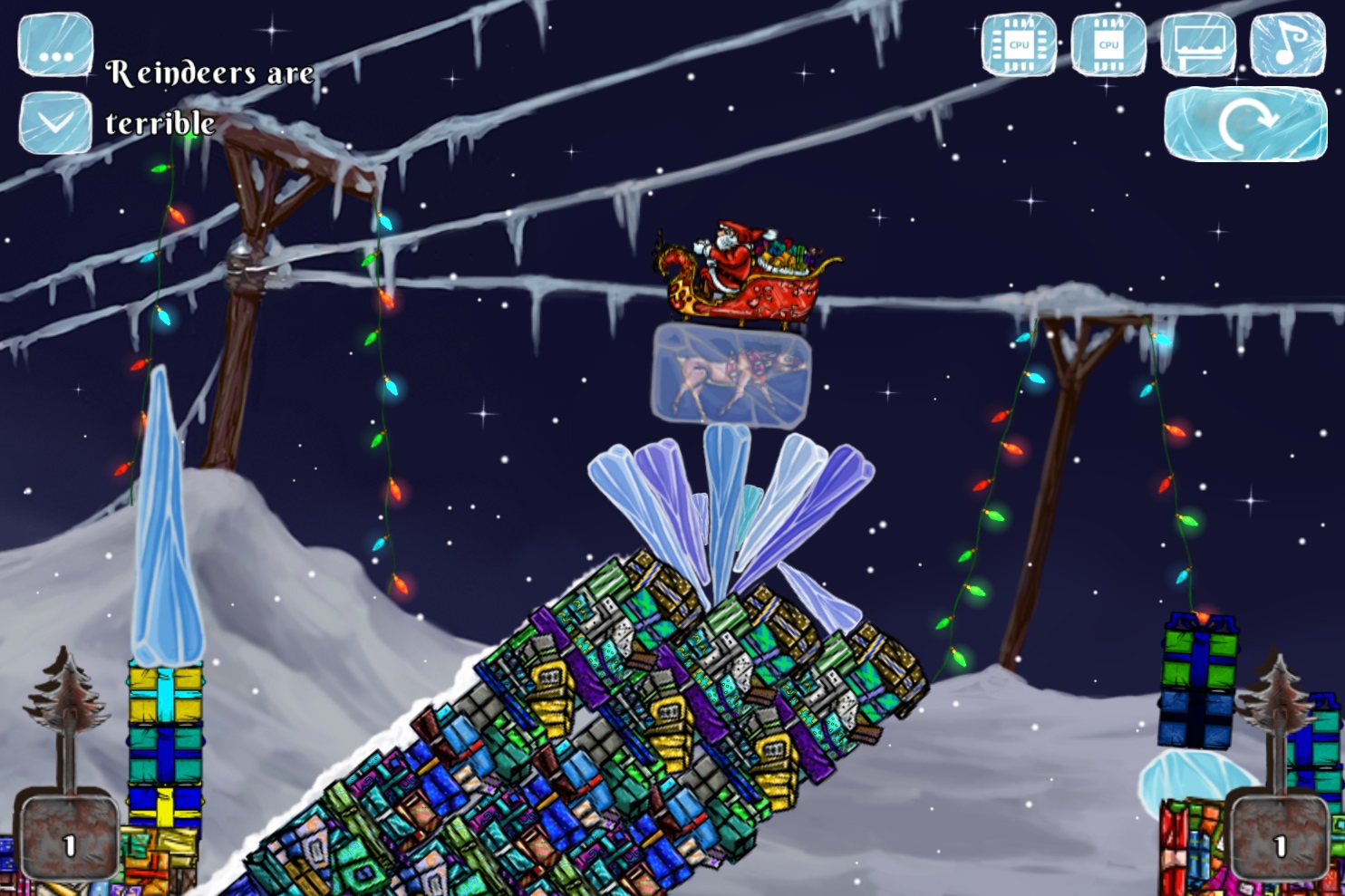1345x896 pixels.
Task: Click the 'Reindeers are terrible' title text
Action: (208, 95)
